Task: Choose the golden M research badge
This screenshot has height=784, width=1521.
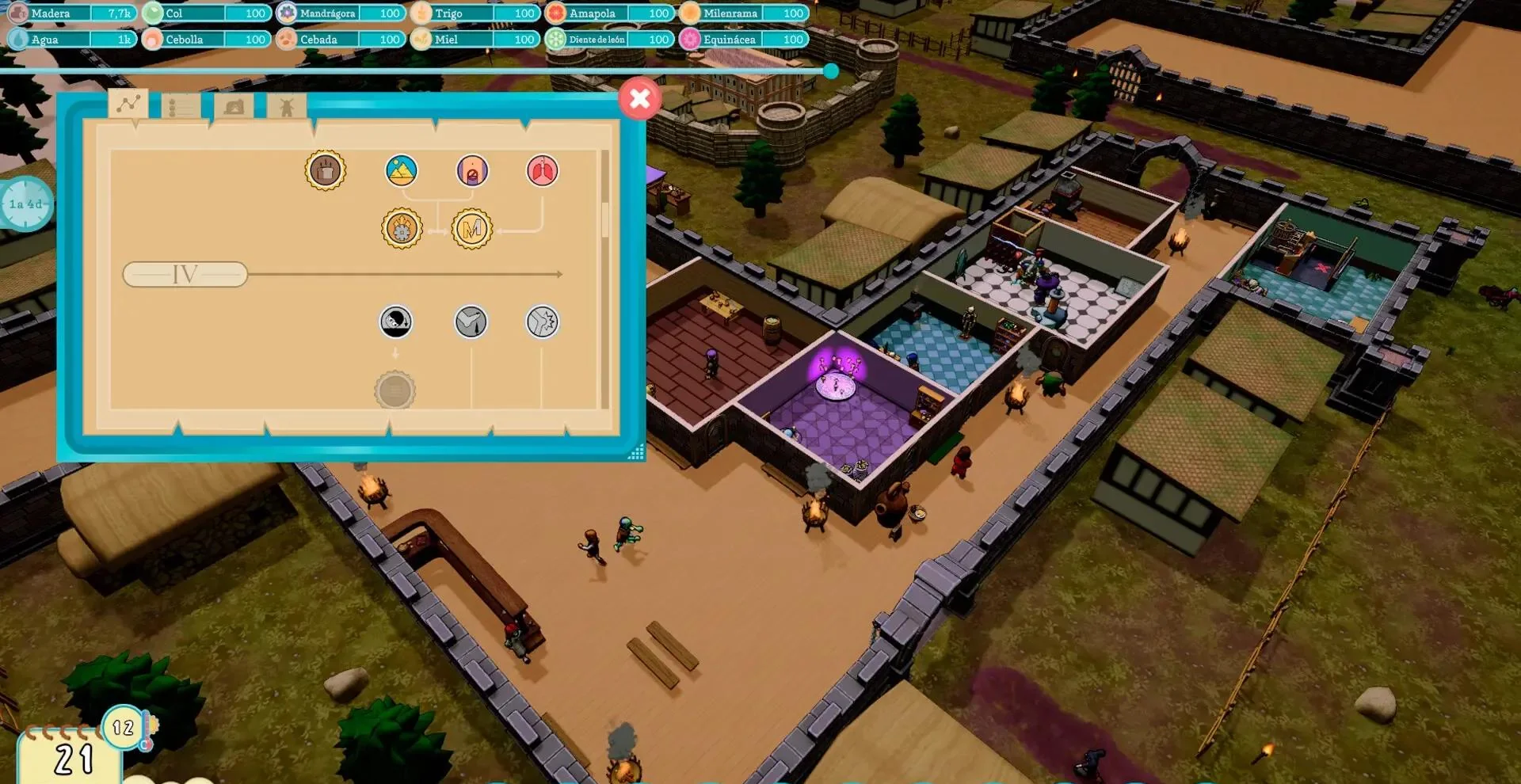Action: tap(472, 229)
